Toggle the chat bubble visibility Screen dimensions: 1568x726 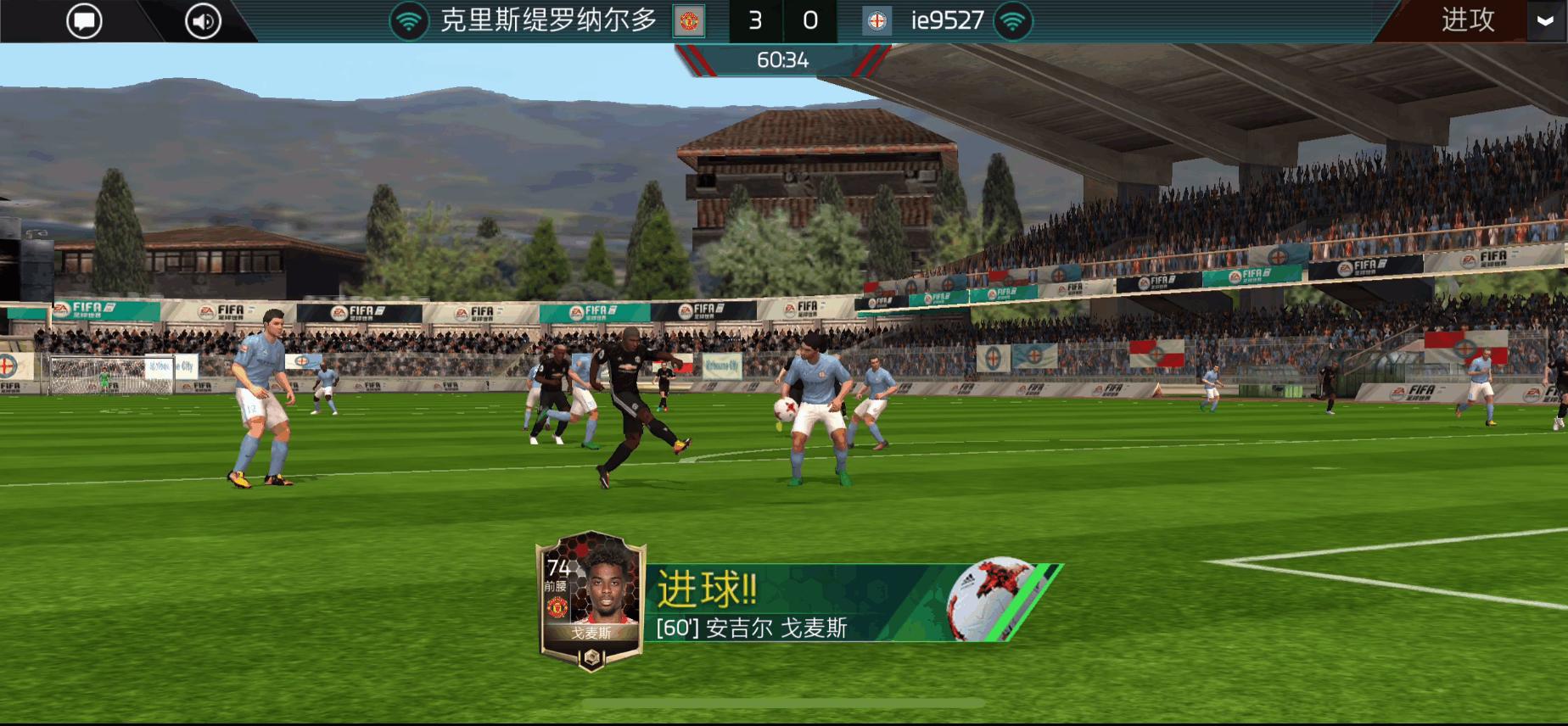coord(84,20)
